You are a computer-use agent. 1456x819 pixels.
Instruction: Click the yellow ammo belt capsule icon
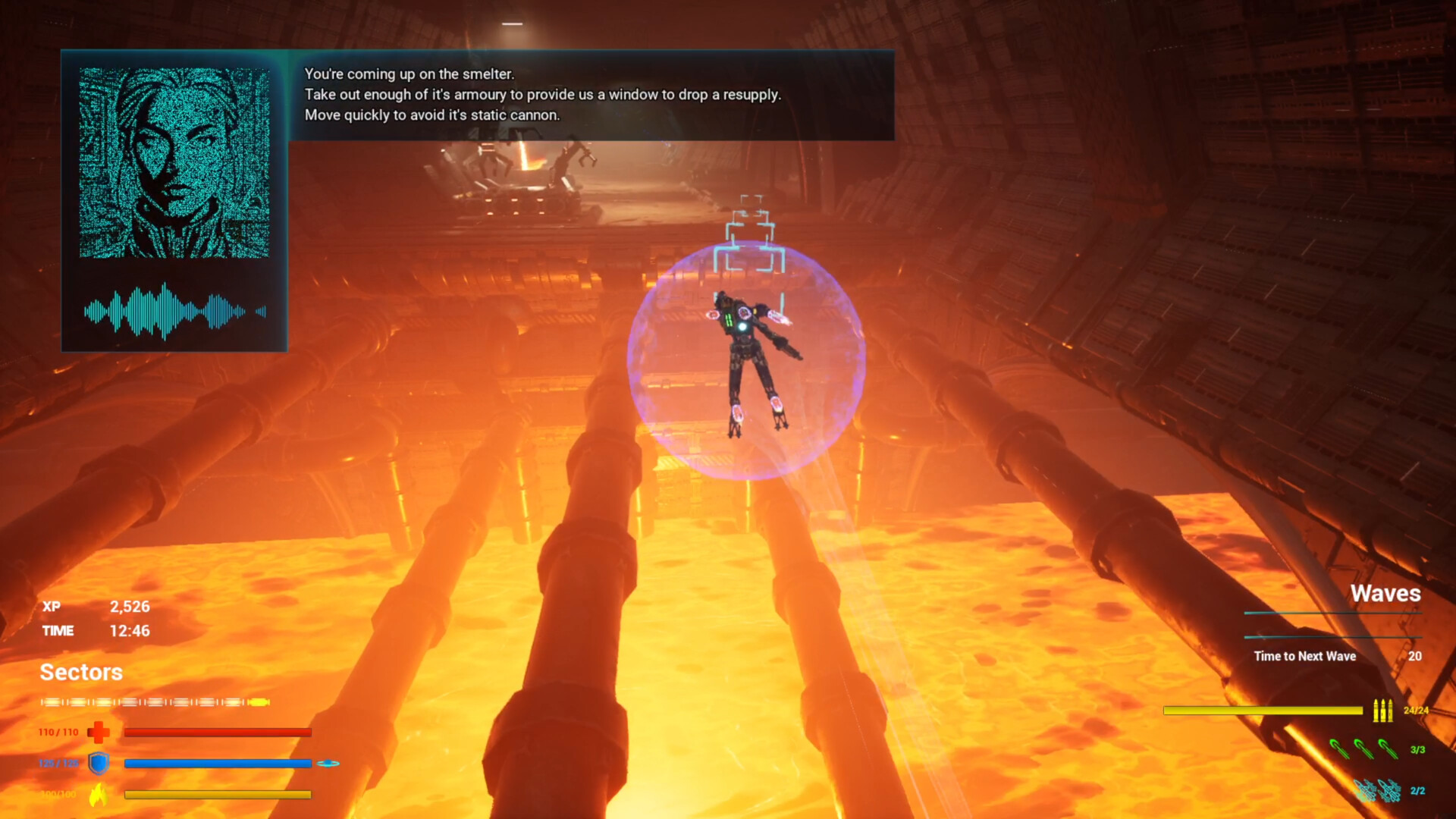258,702
